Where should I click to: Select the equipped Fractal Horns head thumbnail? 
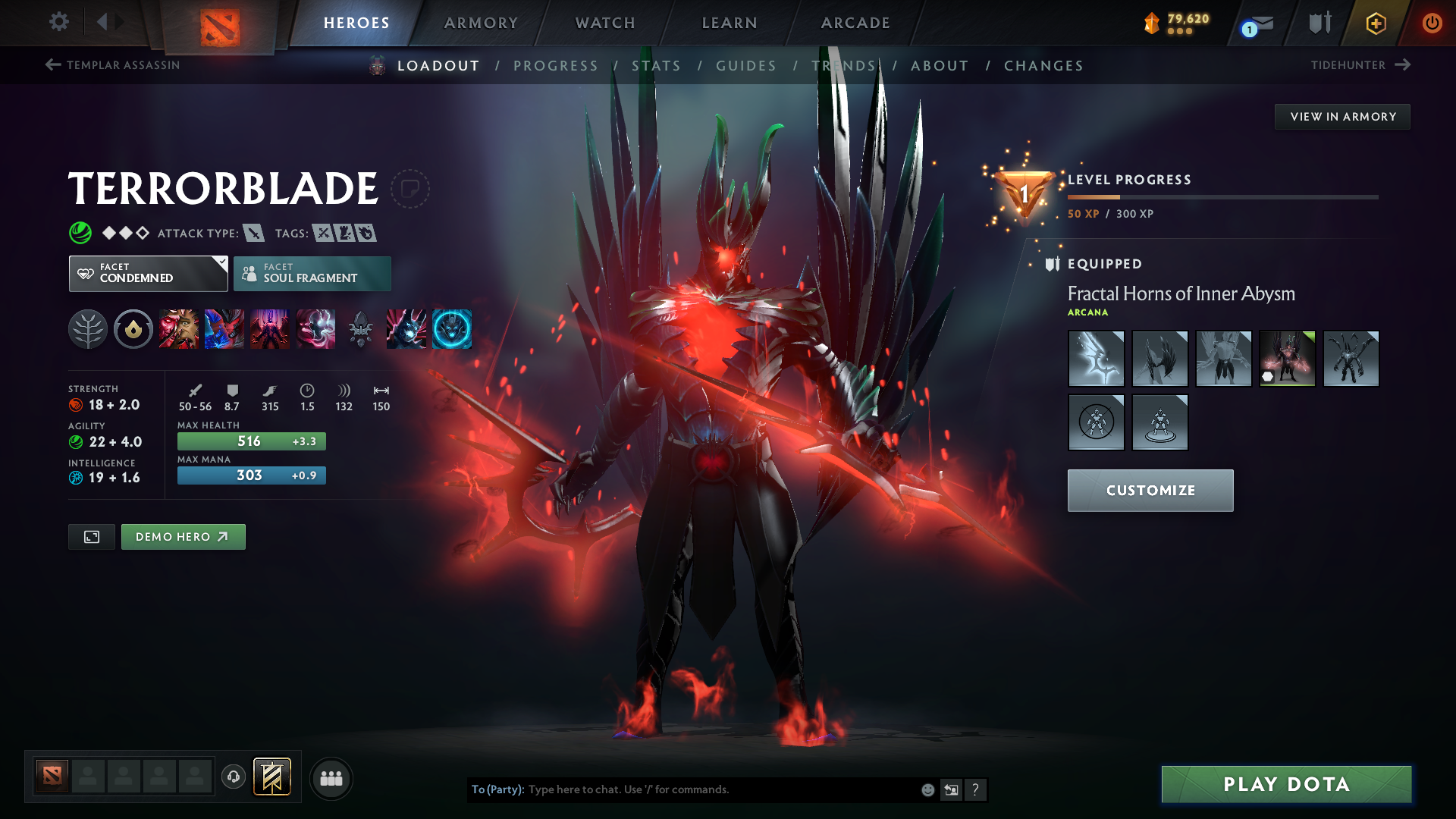pos(1287,358)
